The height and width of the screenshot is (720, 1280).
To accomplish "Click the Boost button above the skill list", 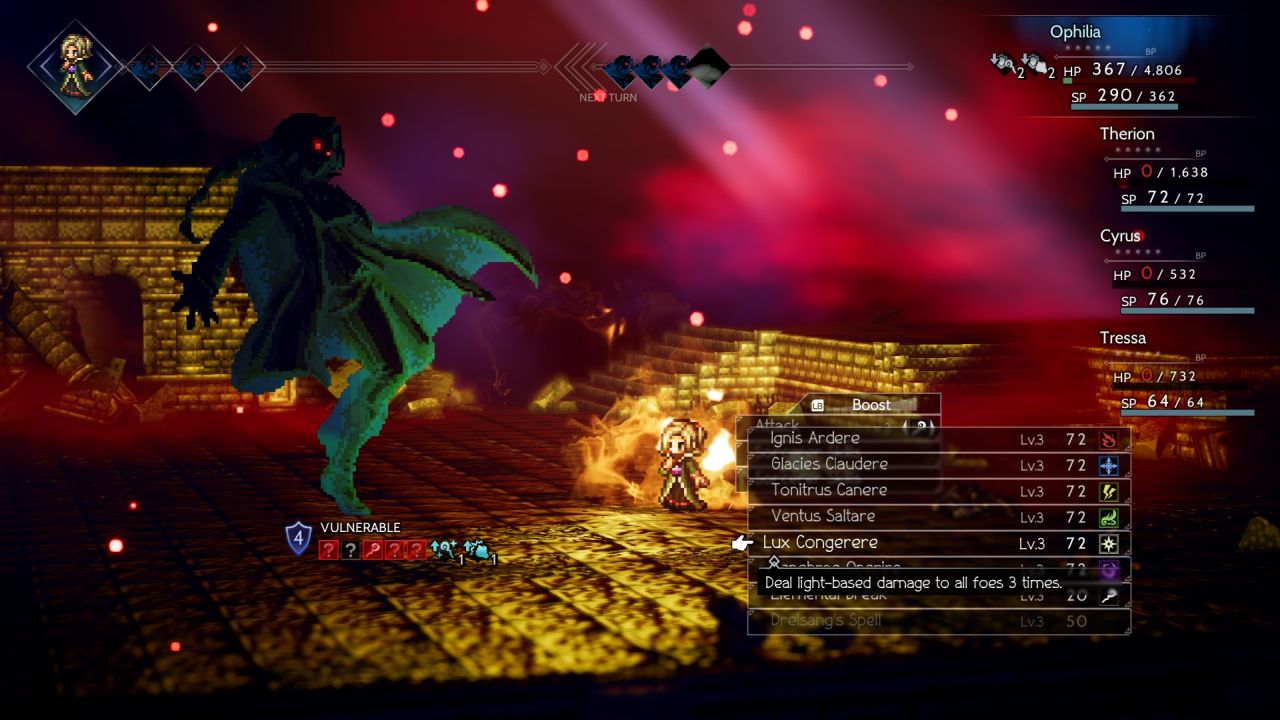I will 869,405.
